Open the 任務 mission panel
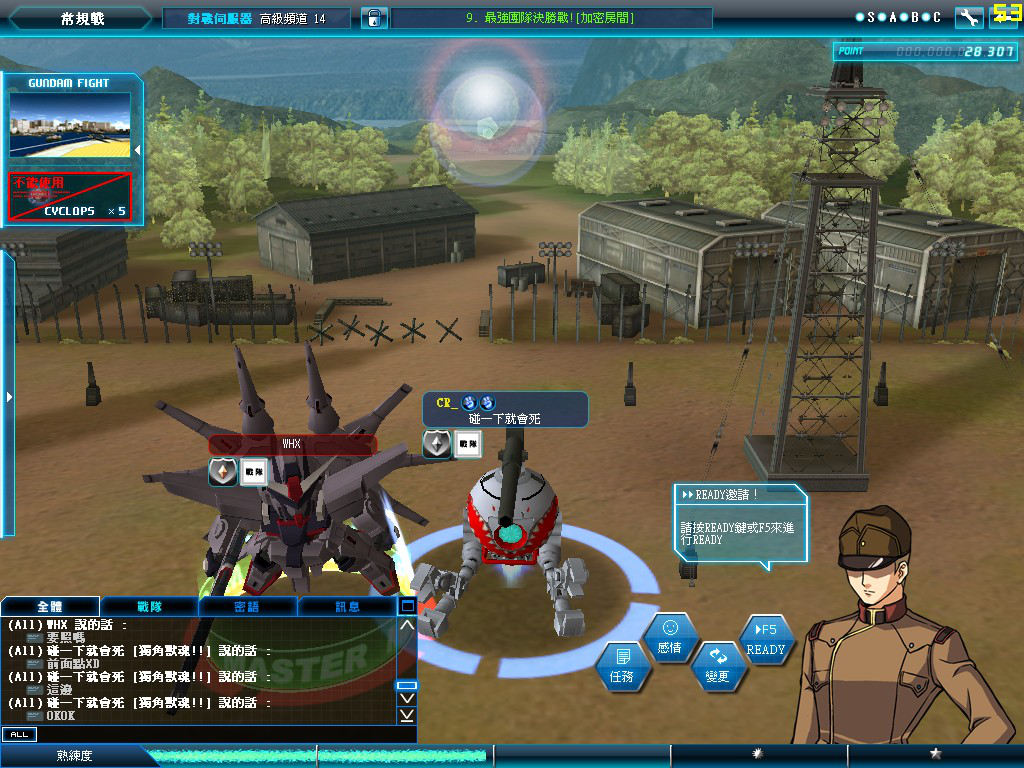 [x=621, y=667]
